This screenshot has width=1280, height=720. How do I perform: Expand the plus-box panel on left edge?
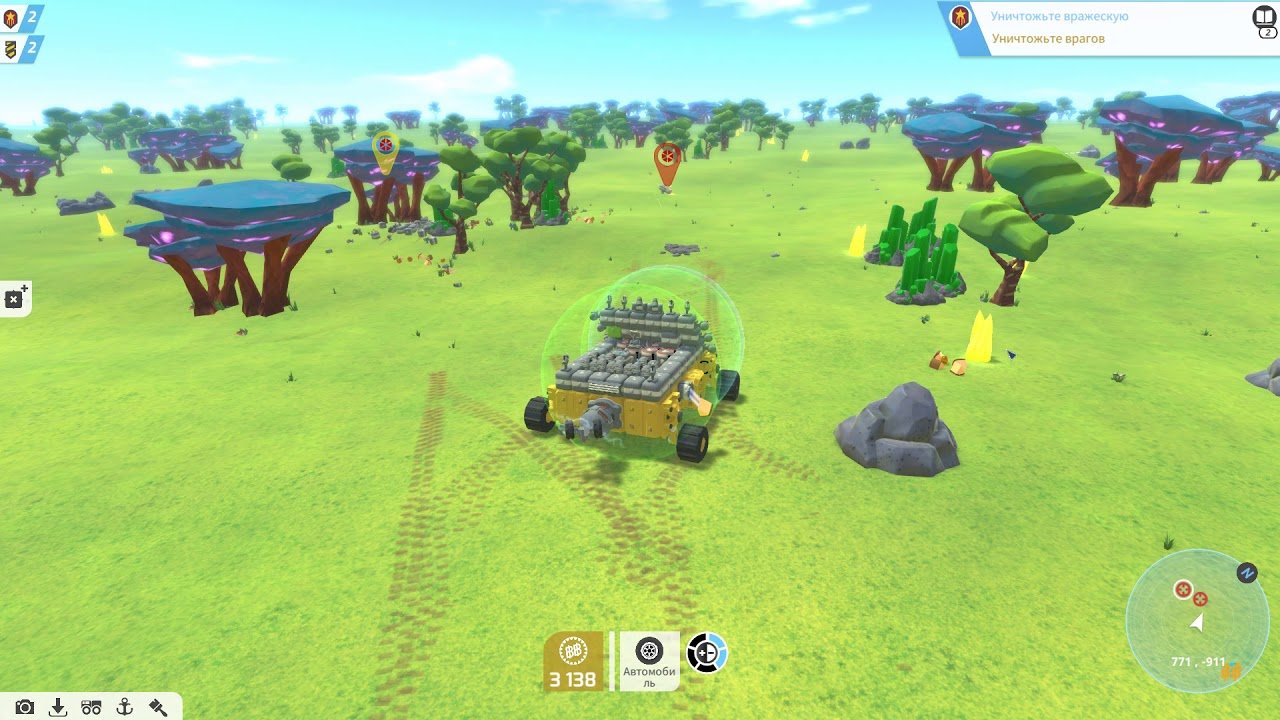[x=15, y=298]
